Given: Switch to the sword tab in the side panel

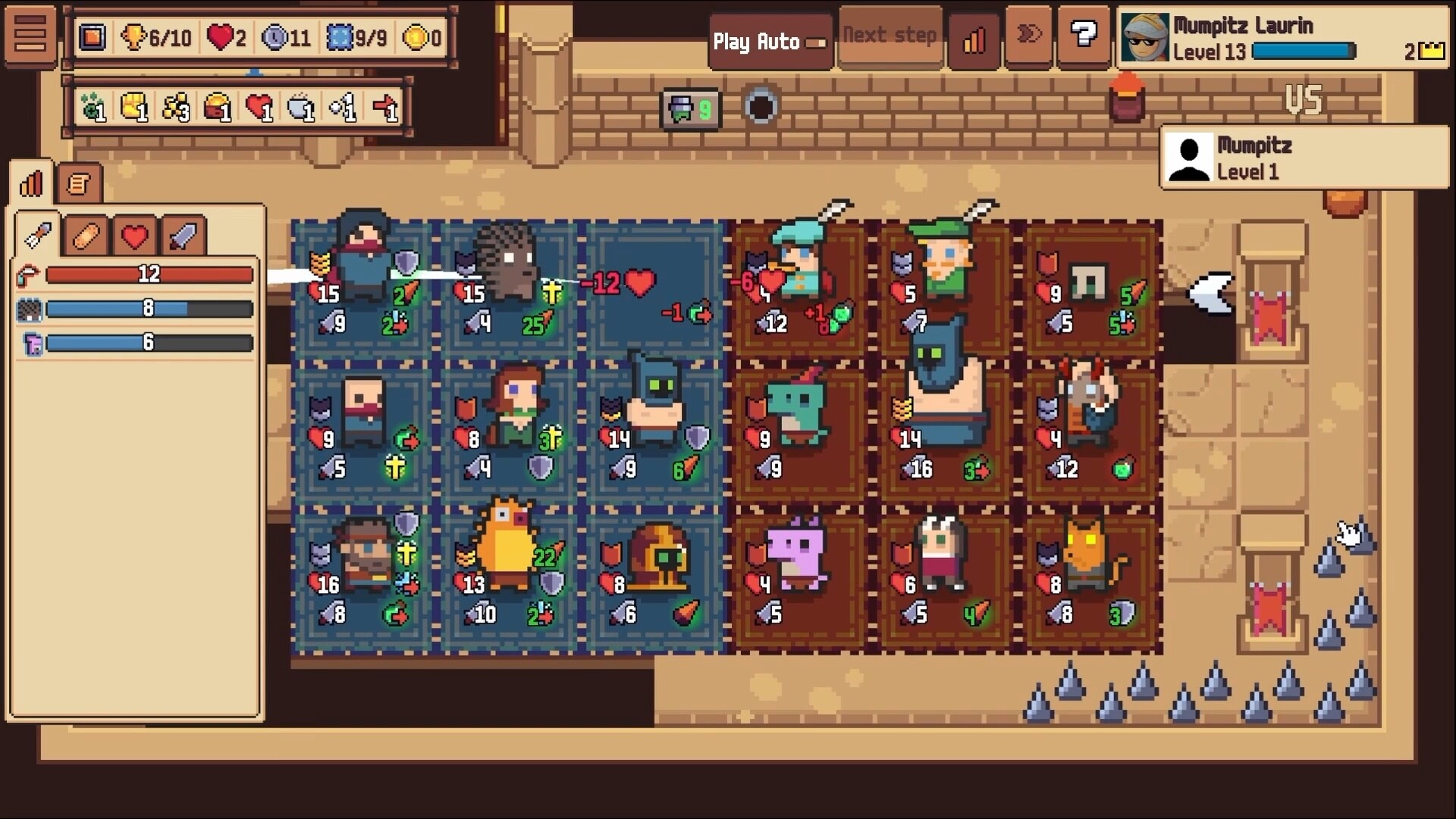Looking at the screenshot, I should coord(184,235).
